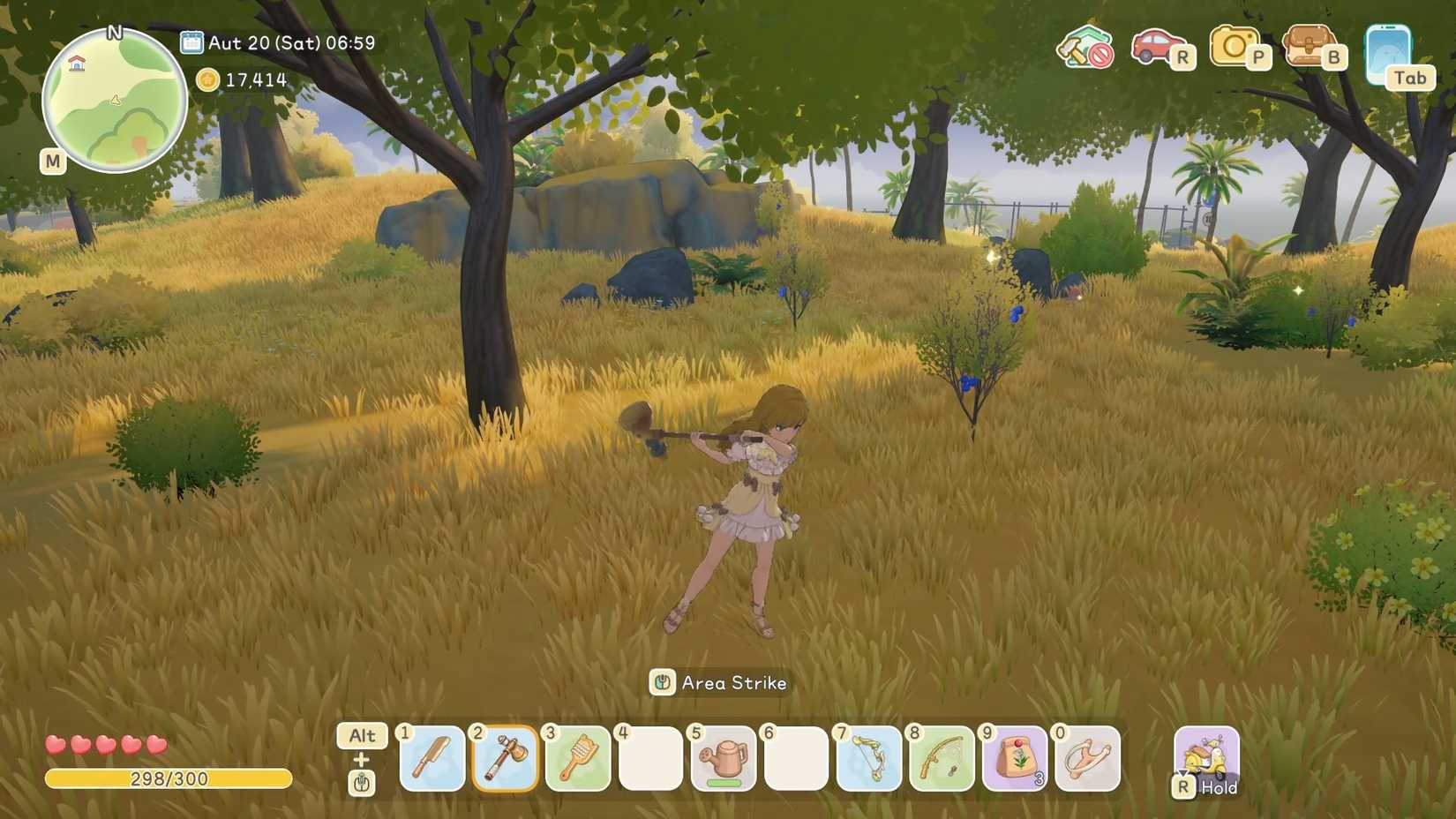Image resolution: width=1456 pixels, height=819 pixels.
Task: Toggle the Alt secondary hotbar row
Action: pos(360,736)
